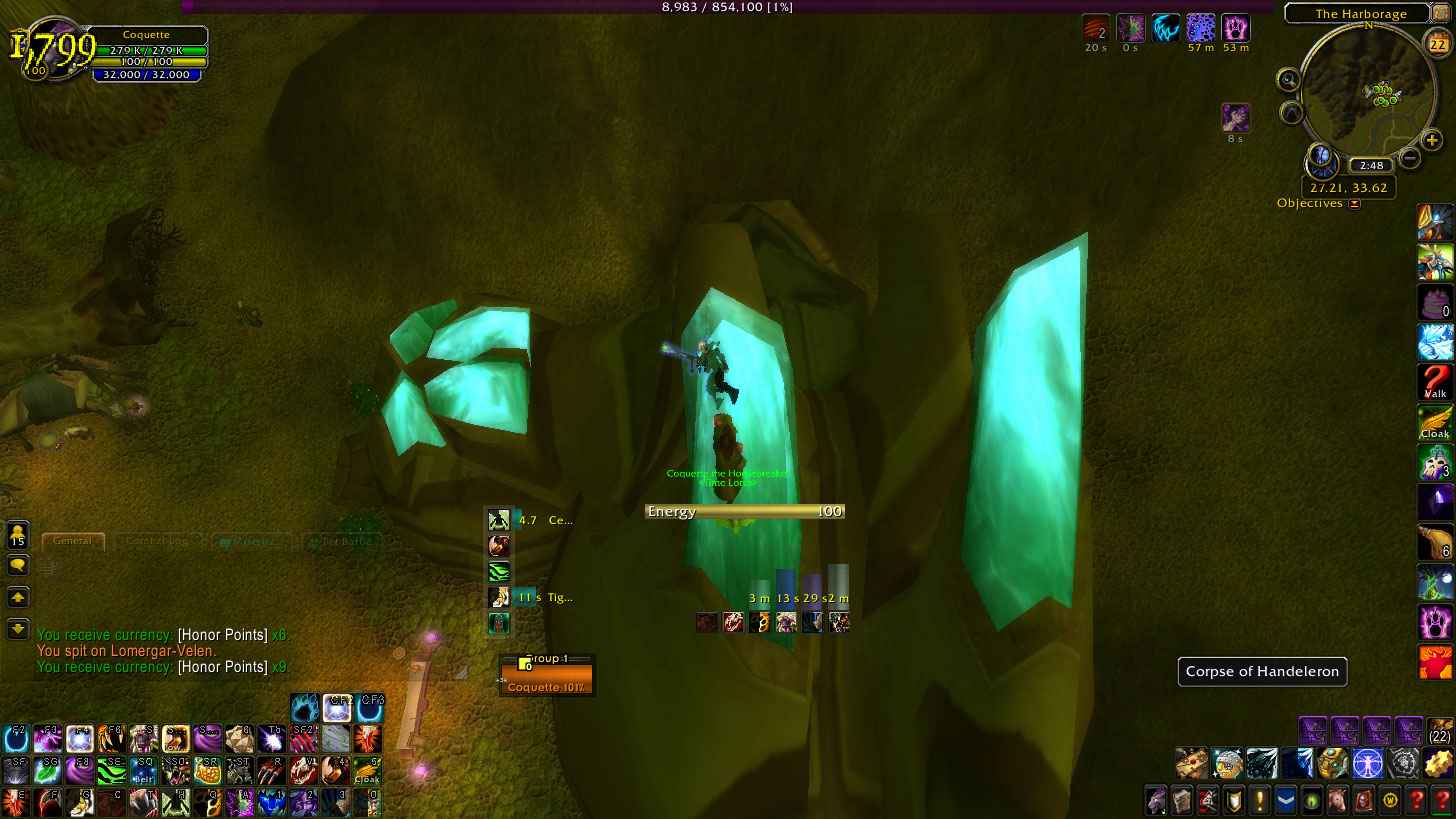This screenshot has height=819, width=1456.
Task: Zoom in the minimap with the plus button
Action: click(x=1432, y=140)
